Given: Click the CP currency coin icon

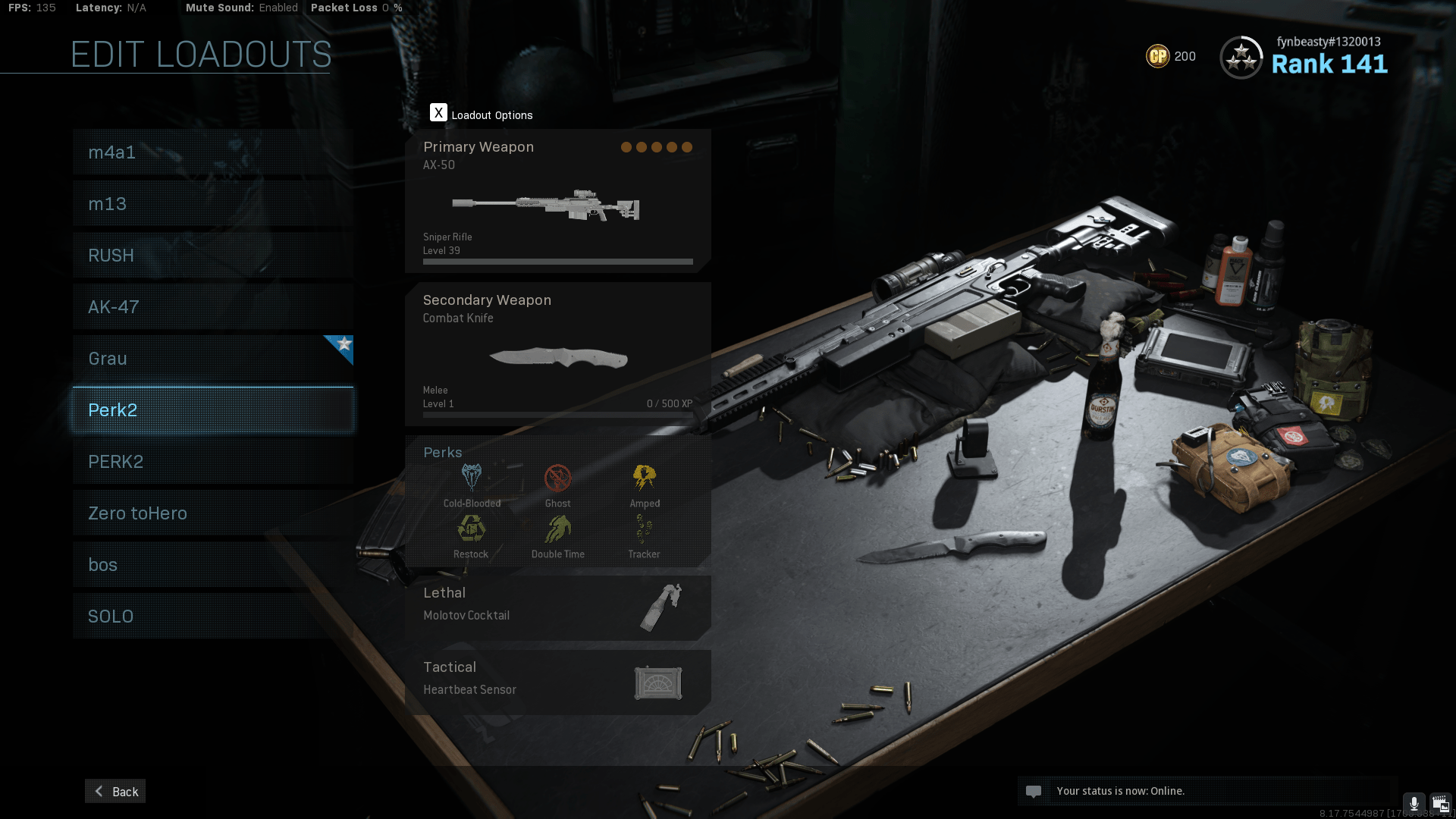Looking at the screenshot, I should (1157, 56).
